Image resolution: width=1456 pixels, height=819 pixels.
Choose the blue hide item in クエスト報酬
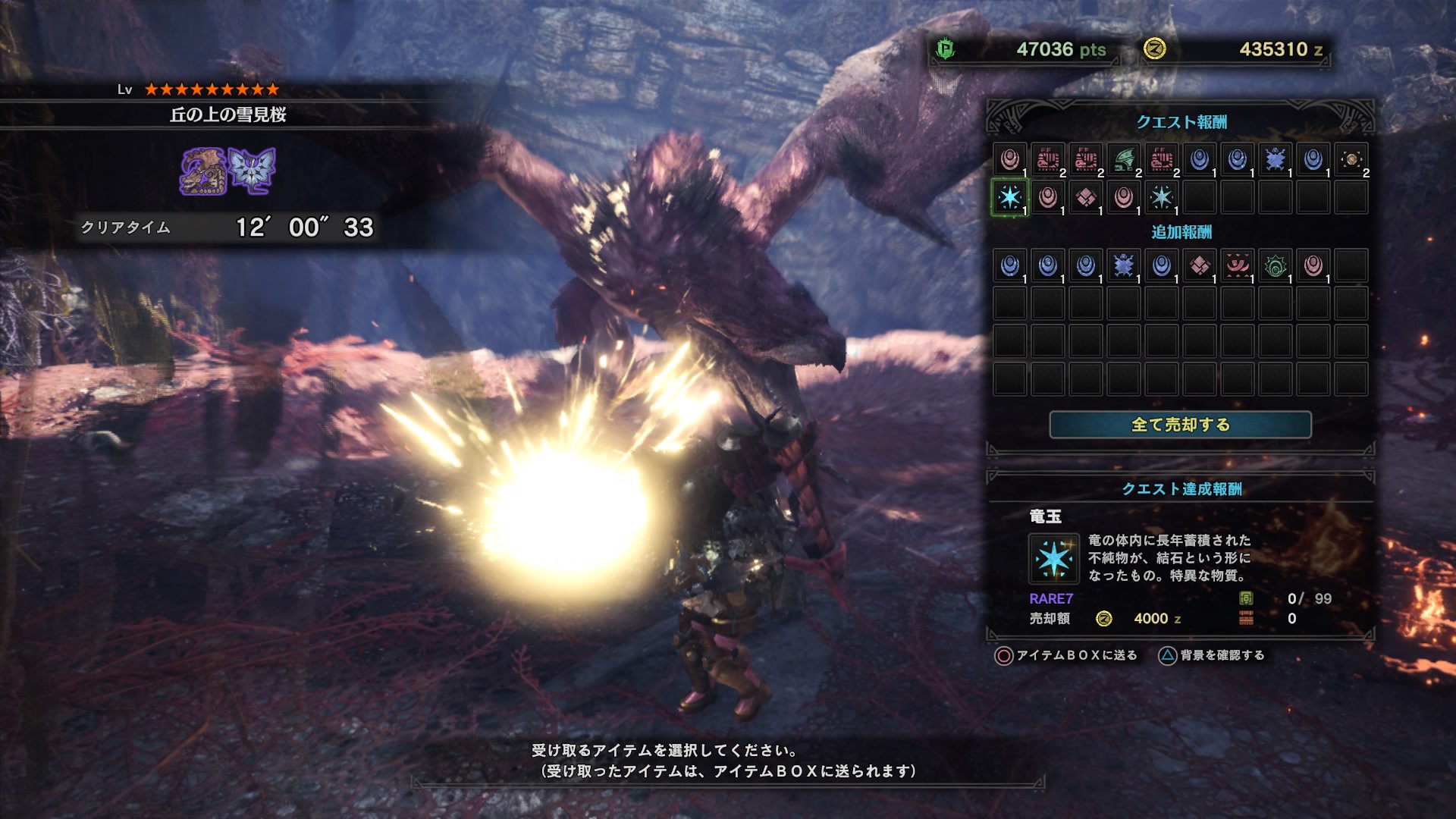[1275, 160]
